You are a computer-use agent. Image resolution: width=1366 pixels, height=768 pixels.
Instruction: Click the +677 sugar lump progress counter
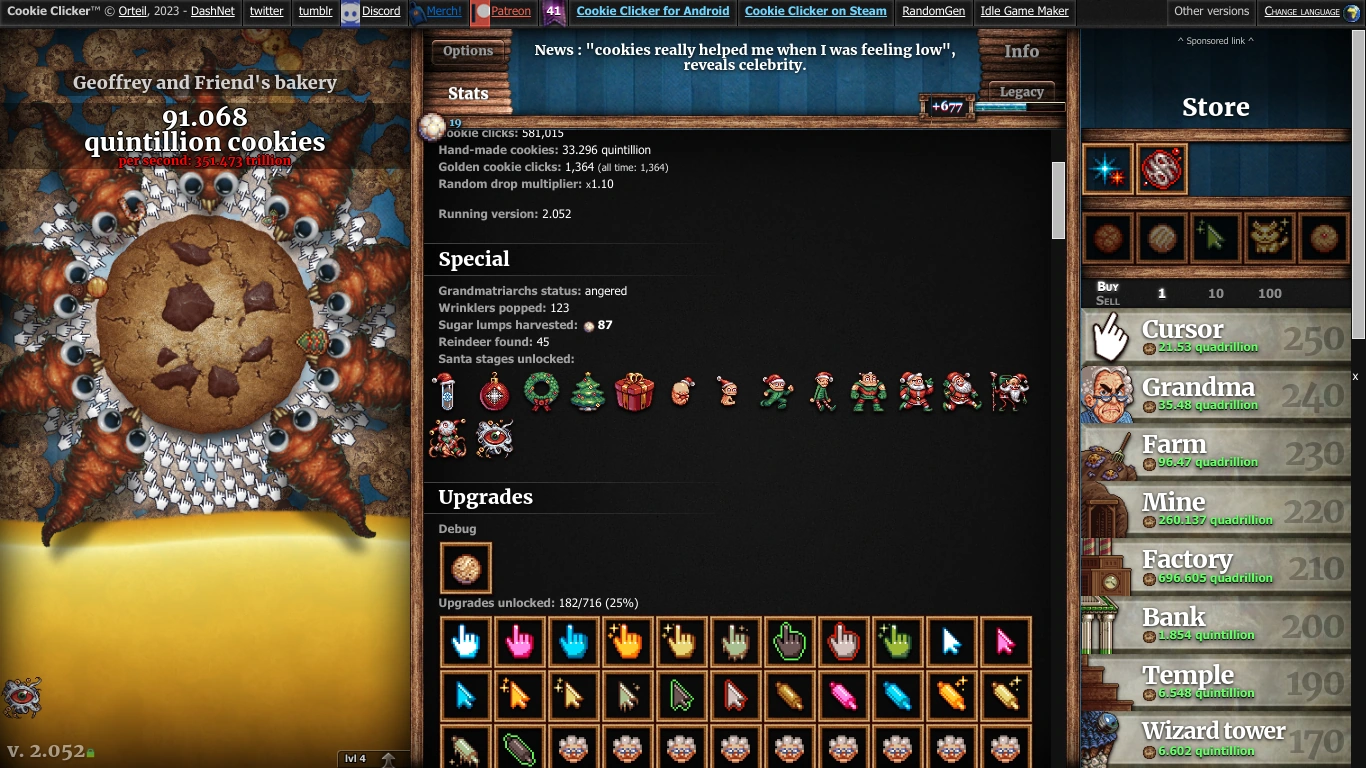945,106
